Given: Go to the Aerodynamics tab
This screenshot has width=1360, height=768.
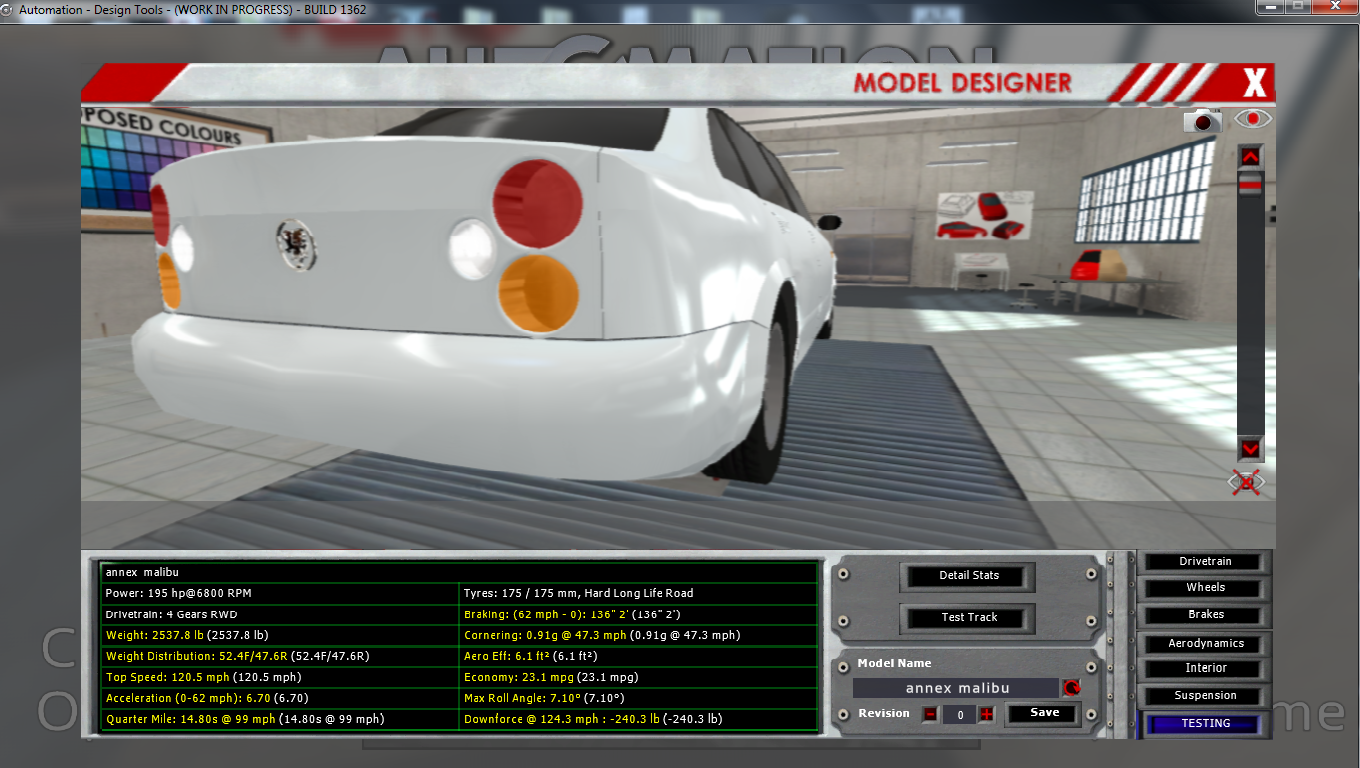Looking at the screenshot, I should [1205, 643].
